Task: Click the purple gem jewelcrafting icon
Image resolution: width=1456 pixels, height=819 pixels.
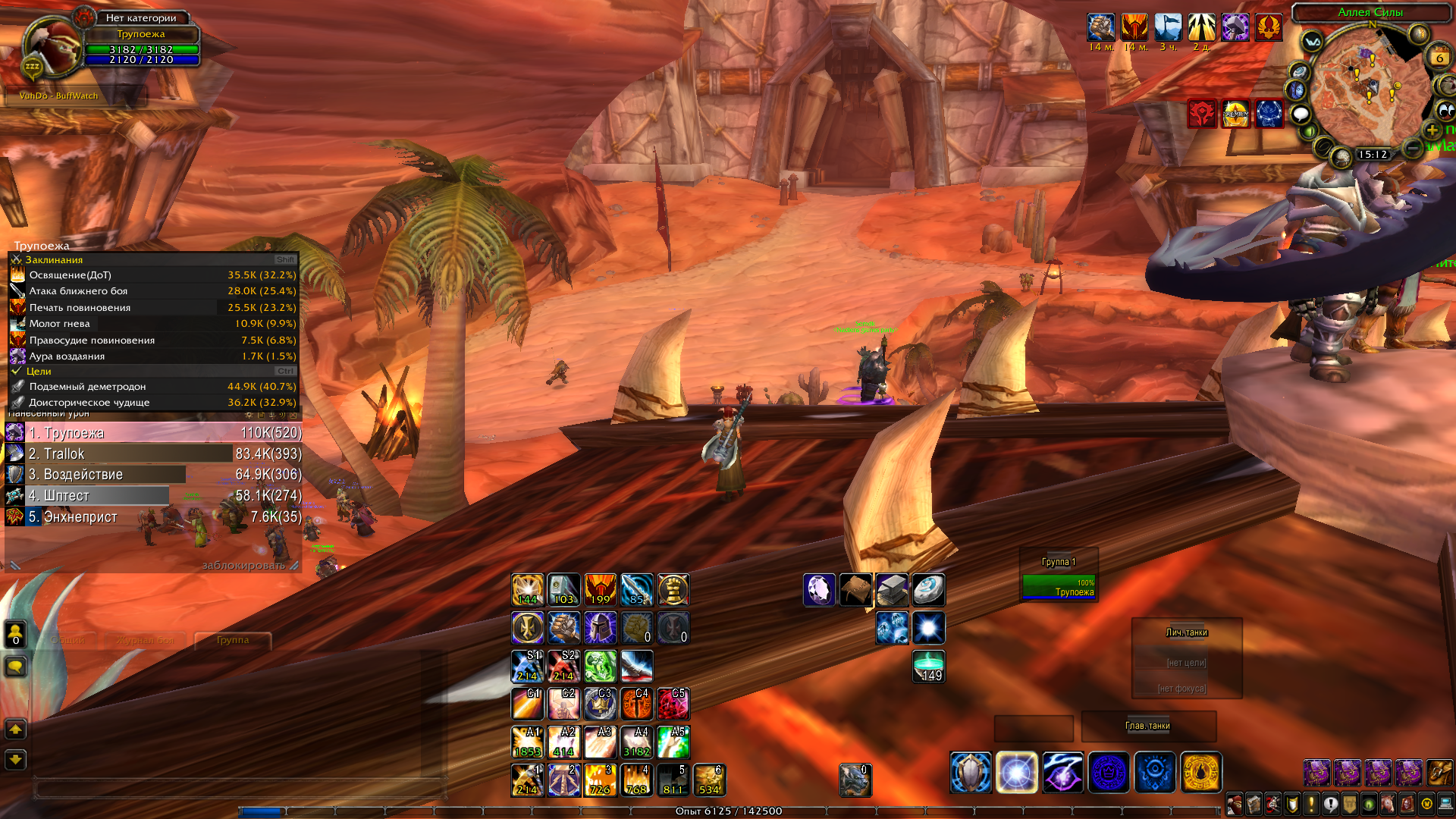Action: tap(819, 590)
